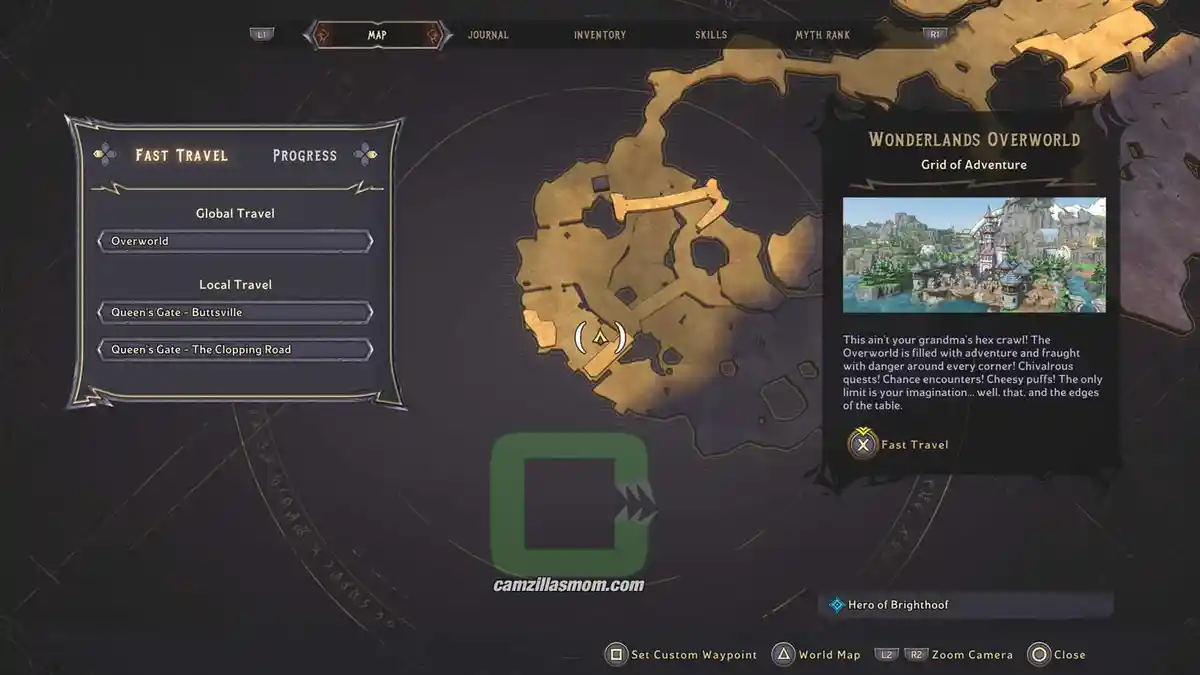
Task: Select Queen's Gate - Buttsville destination
Action: (x=235, y=312)
